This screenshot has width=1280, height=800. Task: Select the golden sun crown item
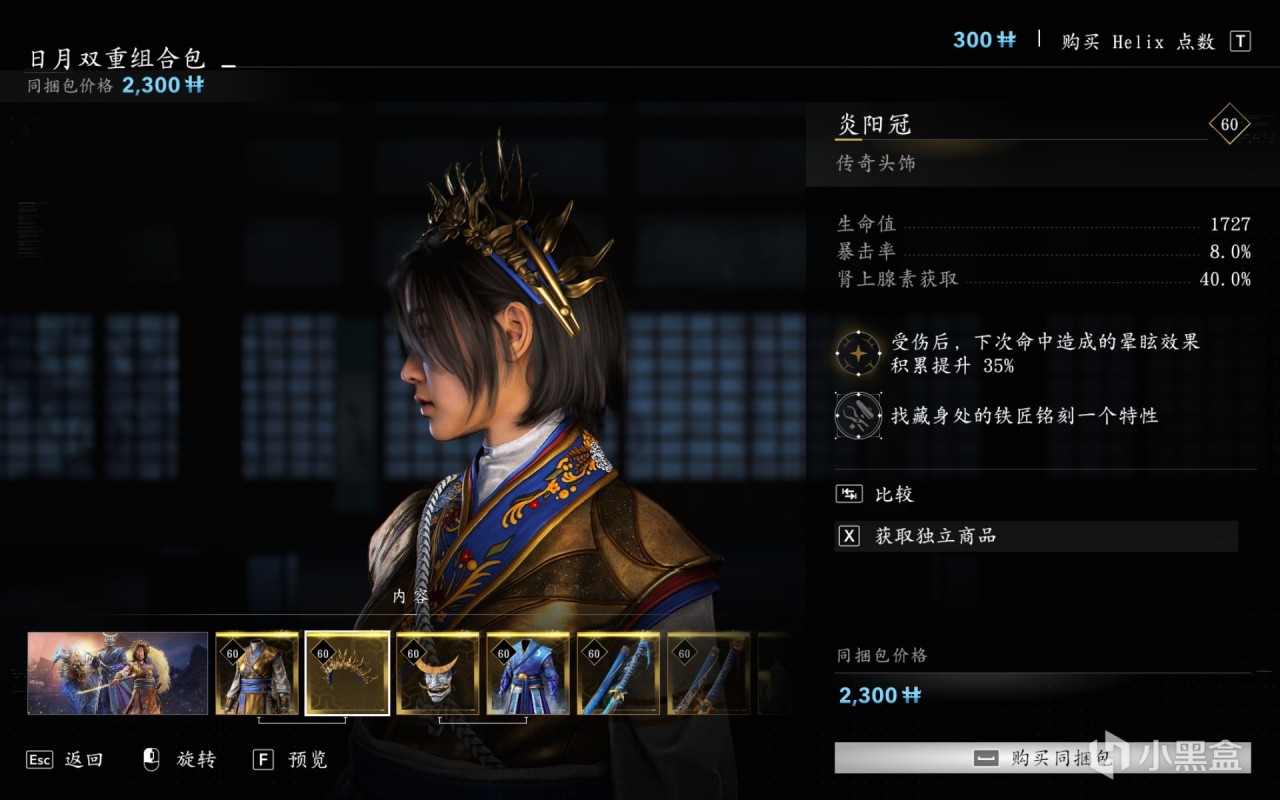347,673
